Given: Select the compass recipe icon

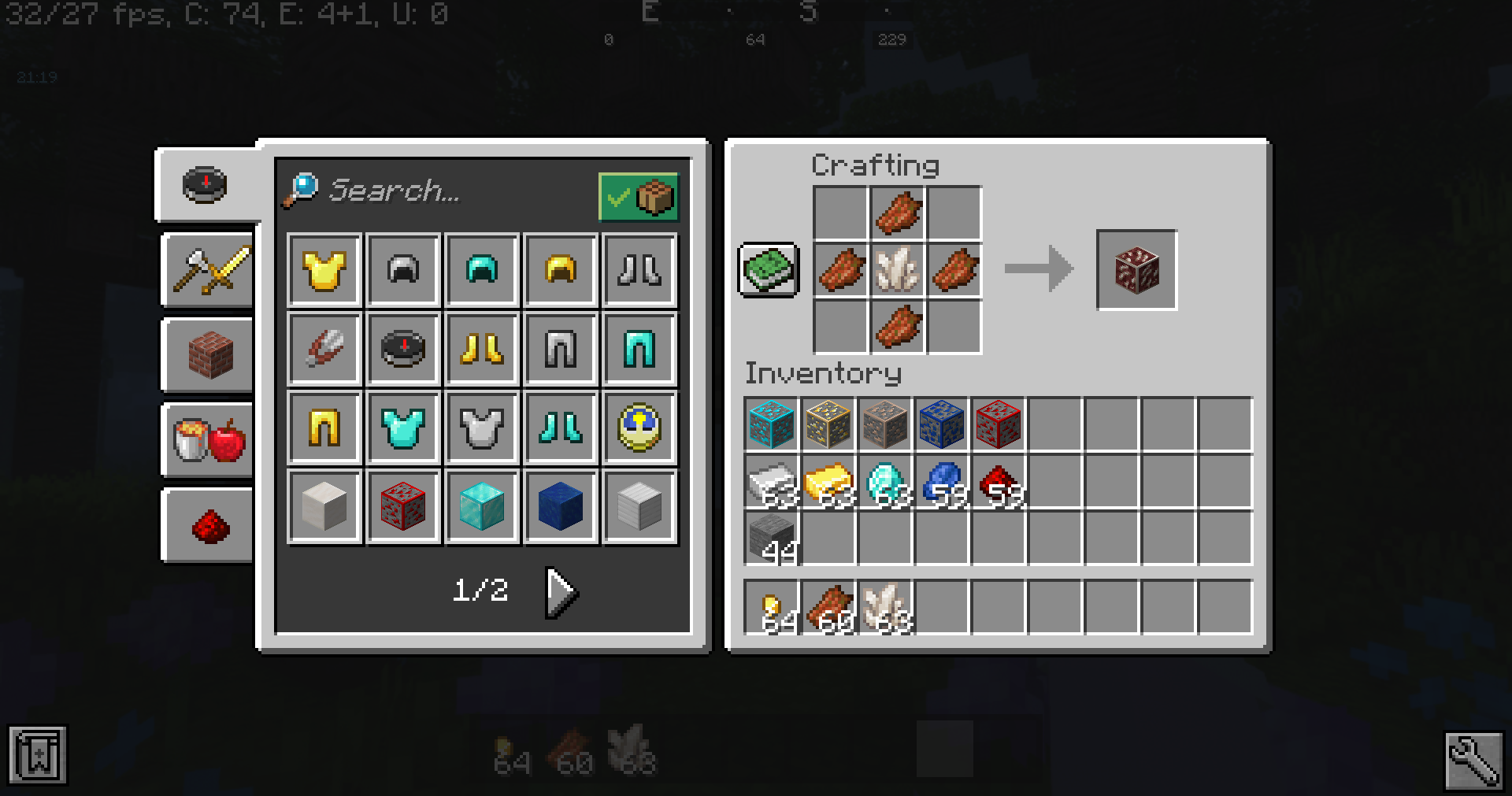Looking at the screenshot, I should 402,349.
